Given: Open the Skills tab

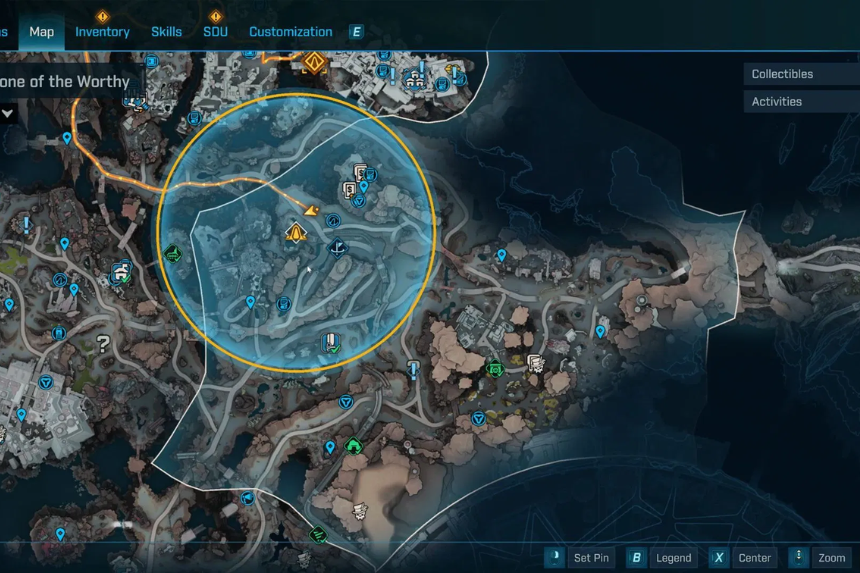Looking at the screenshot, I should (166, 32).
